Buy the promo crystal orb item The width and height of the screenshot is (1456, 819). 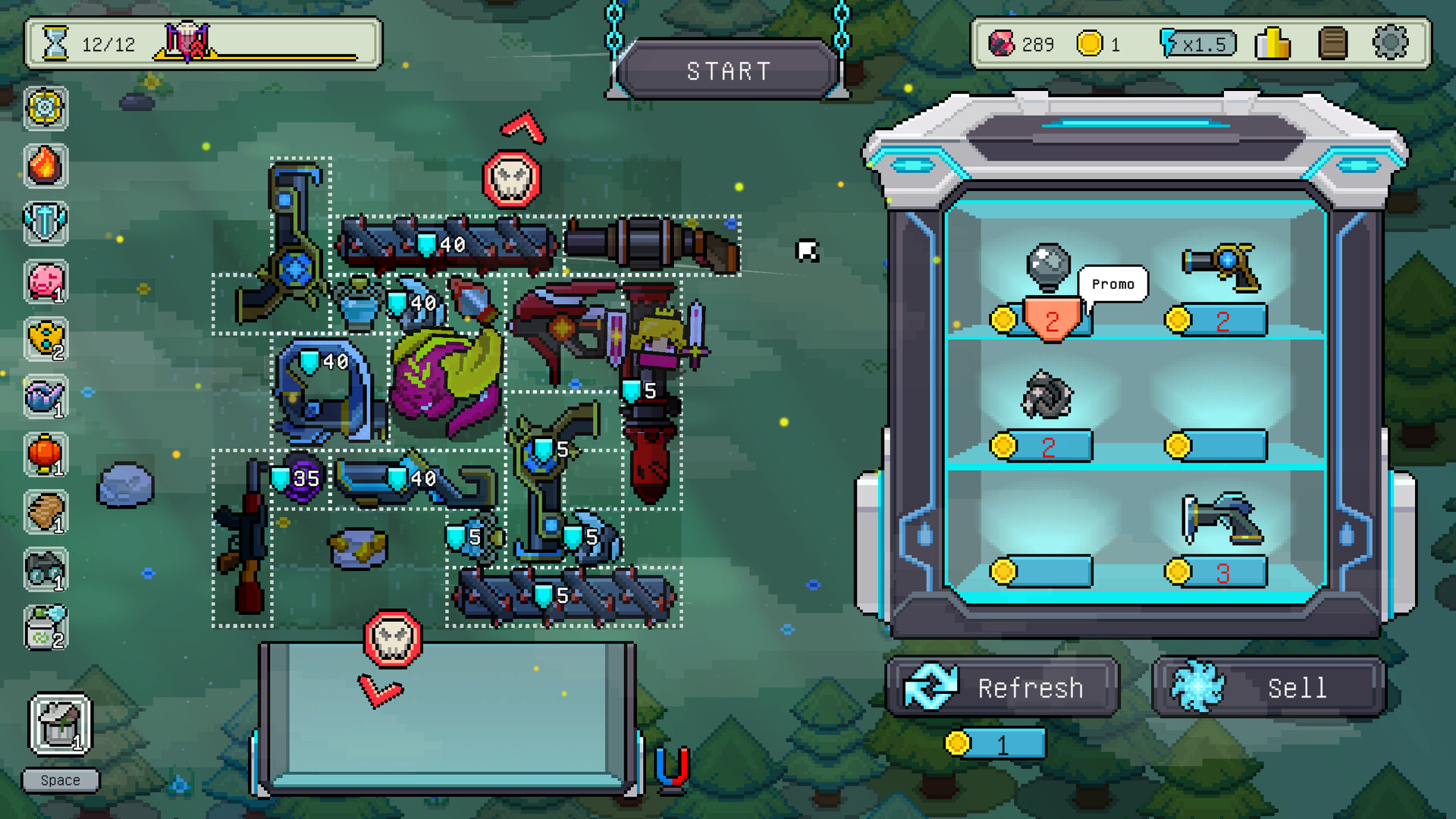(1048, 268)
